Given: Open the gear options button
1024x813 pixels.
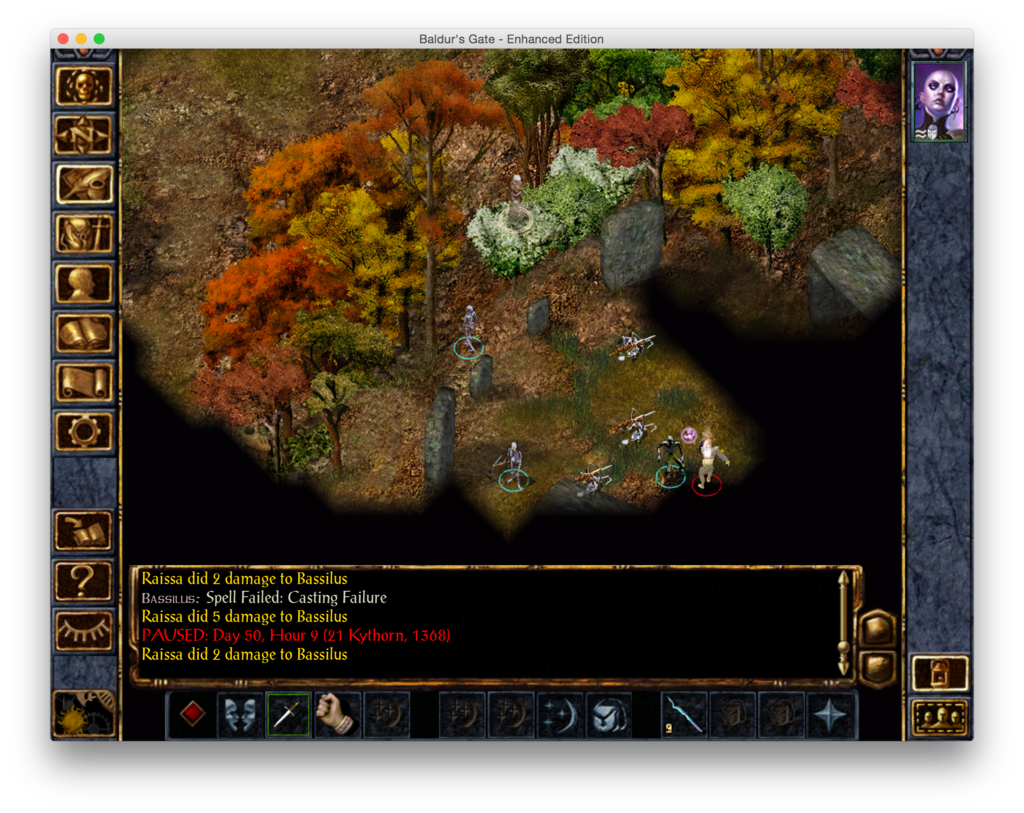Looking at the screenshot, I should click(84, 431).
